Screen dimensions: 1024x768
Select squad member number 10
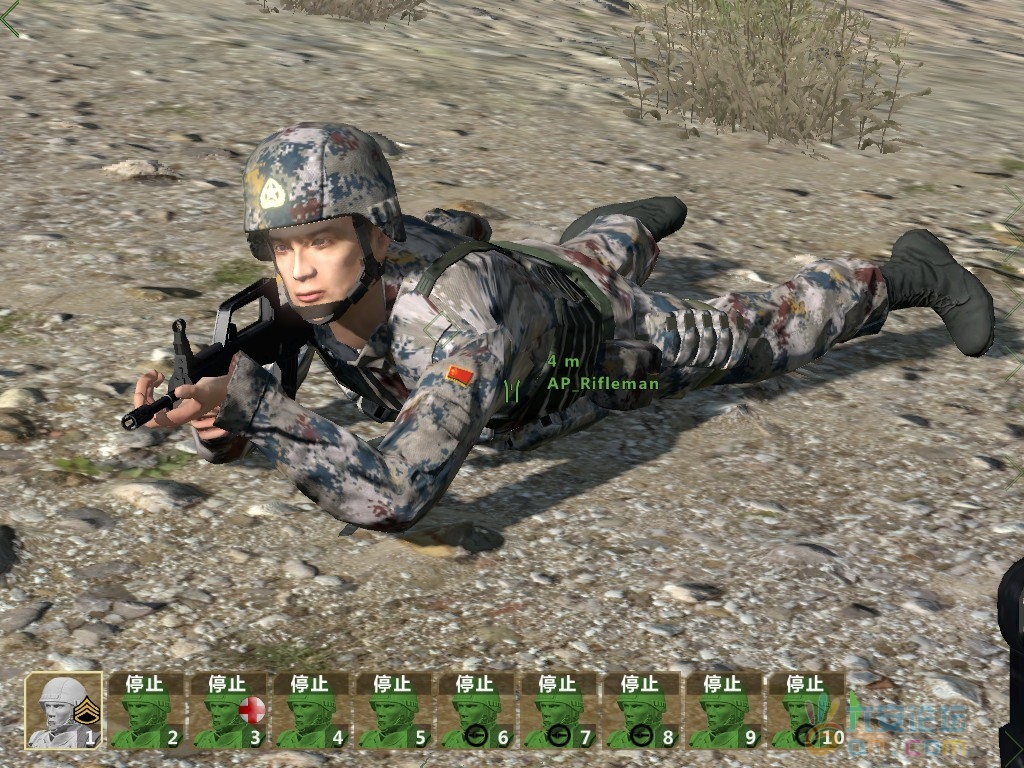(806, 711)
